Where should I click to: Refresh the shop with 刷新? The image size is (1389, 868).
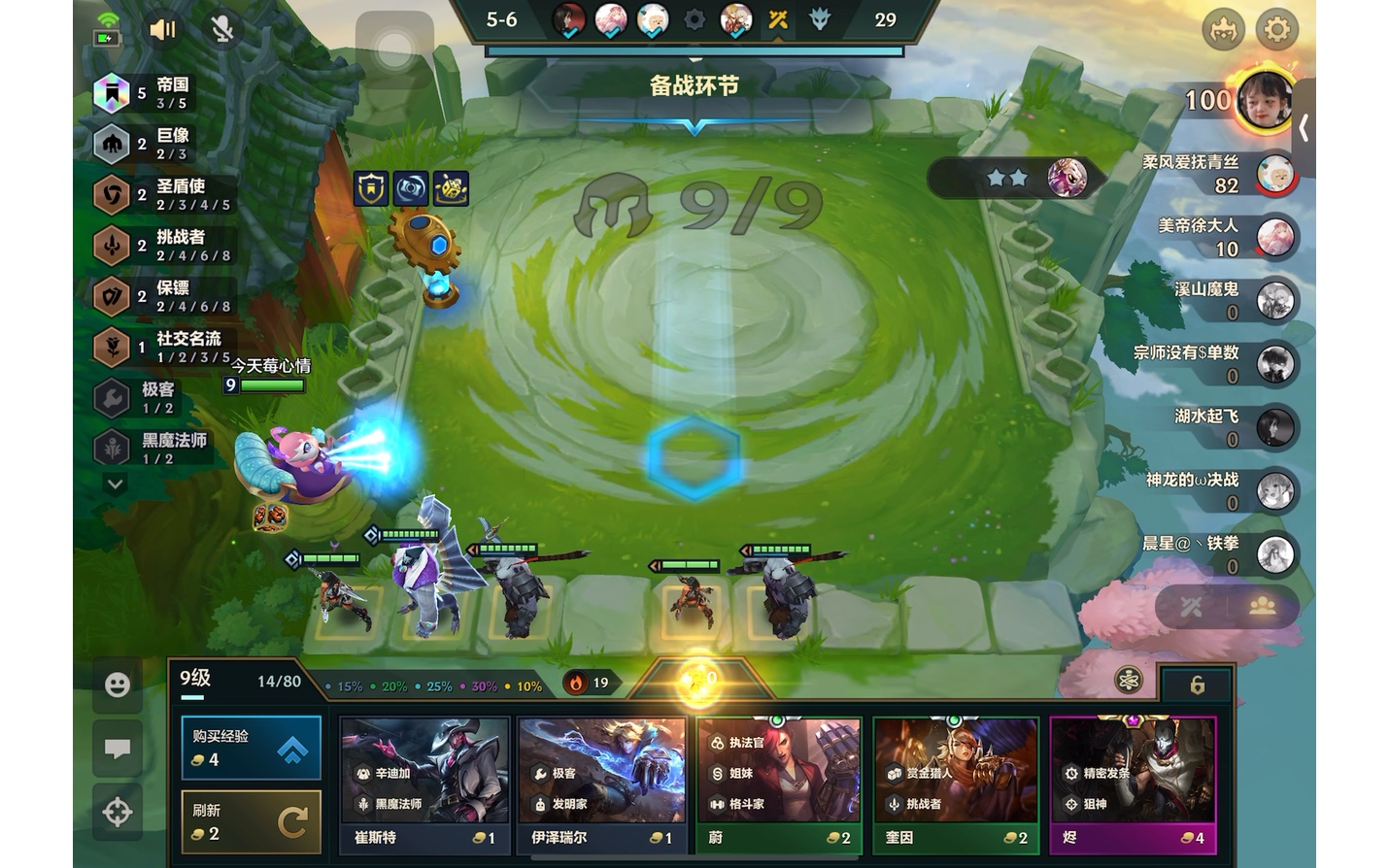pos(251,821)
